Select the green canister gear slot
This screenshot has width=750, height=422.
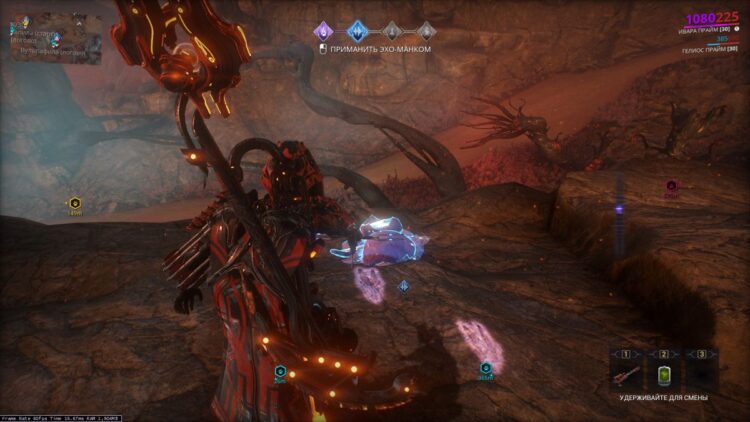pos(664,372)
